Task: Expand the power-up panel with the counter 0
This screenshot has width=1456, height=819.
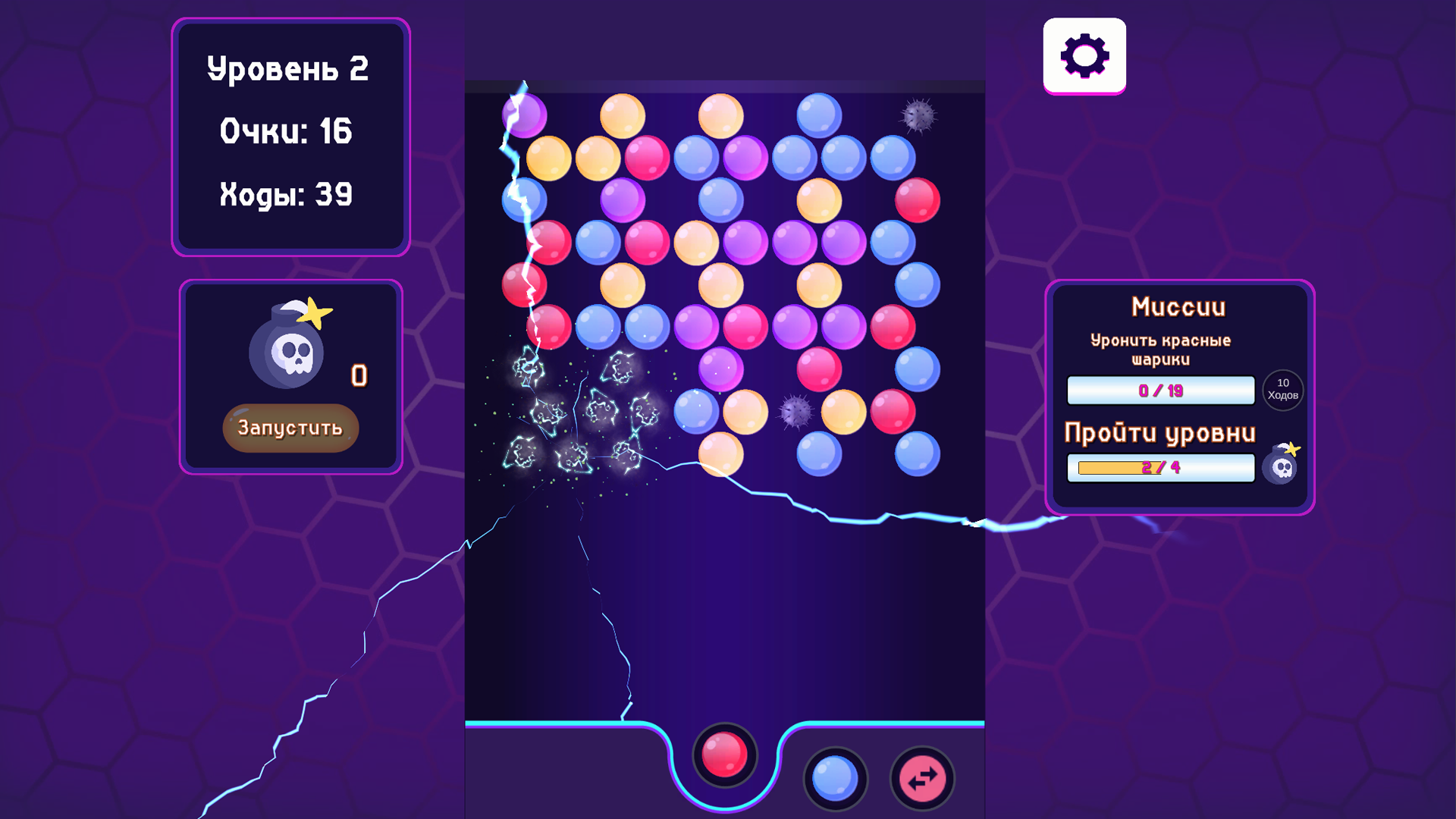Action: pyautogui.click(x=290, y=377)
